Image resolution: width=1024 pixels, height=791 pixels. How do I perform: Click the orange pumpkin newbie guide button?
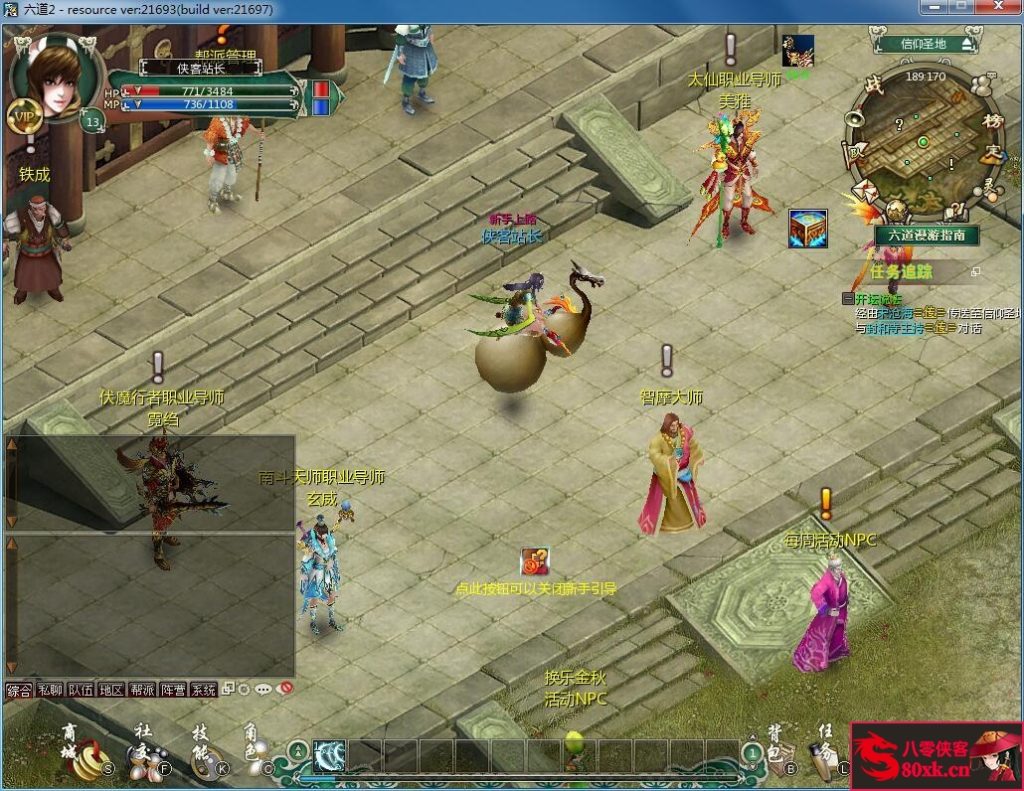(535, 562)
